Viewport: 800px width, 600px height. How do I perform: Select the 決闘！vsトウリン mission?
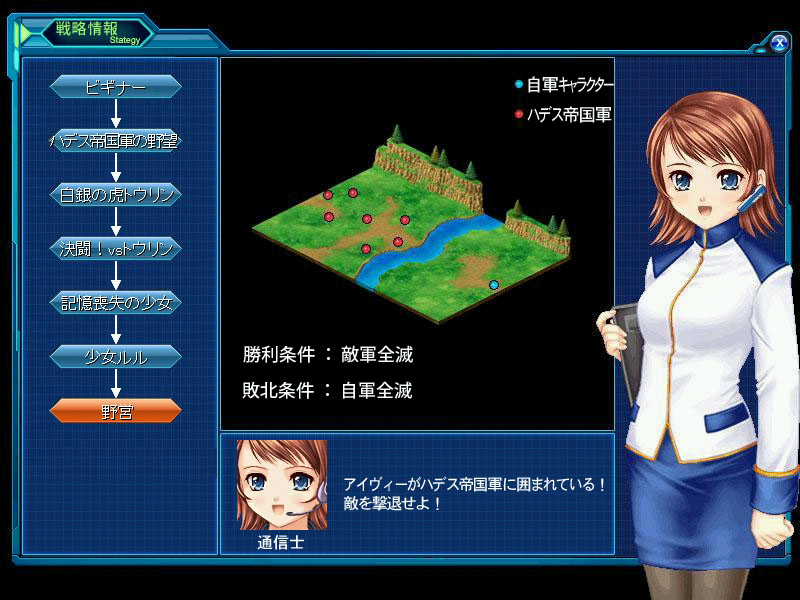pos(116,249)
